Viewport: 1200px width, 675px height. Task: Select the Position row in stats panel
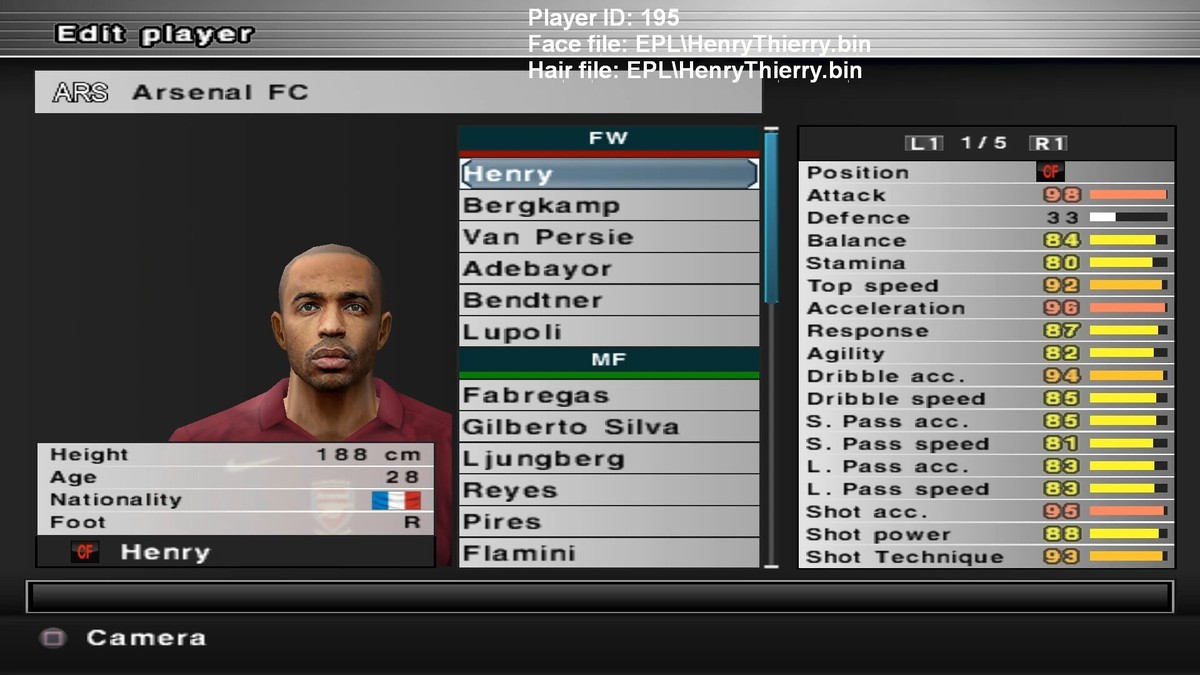click(x=985, y=172)
